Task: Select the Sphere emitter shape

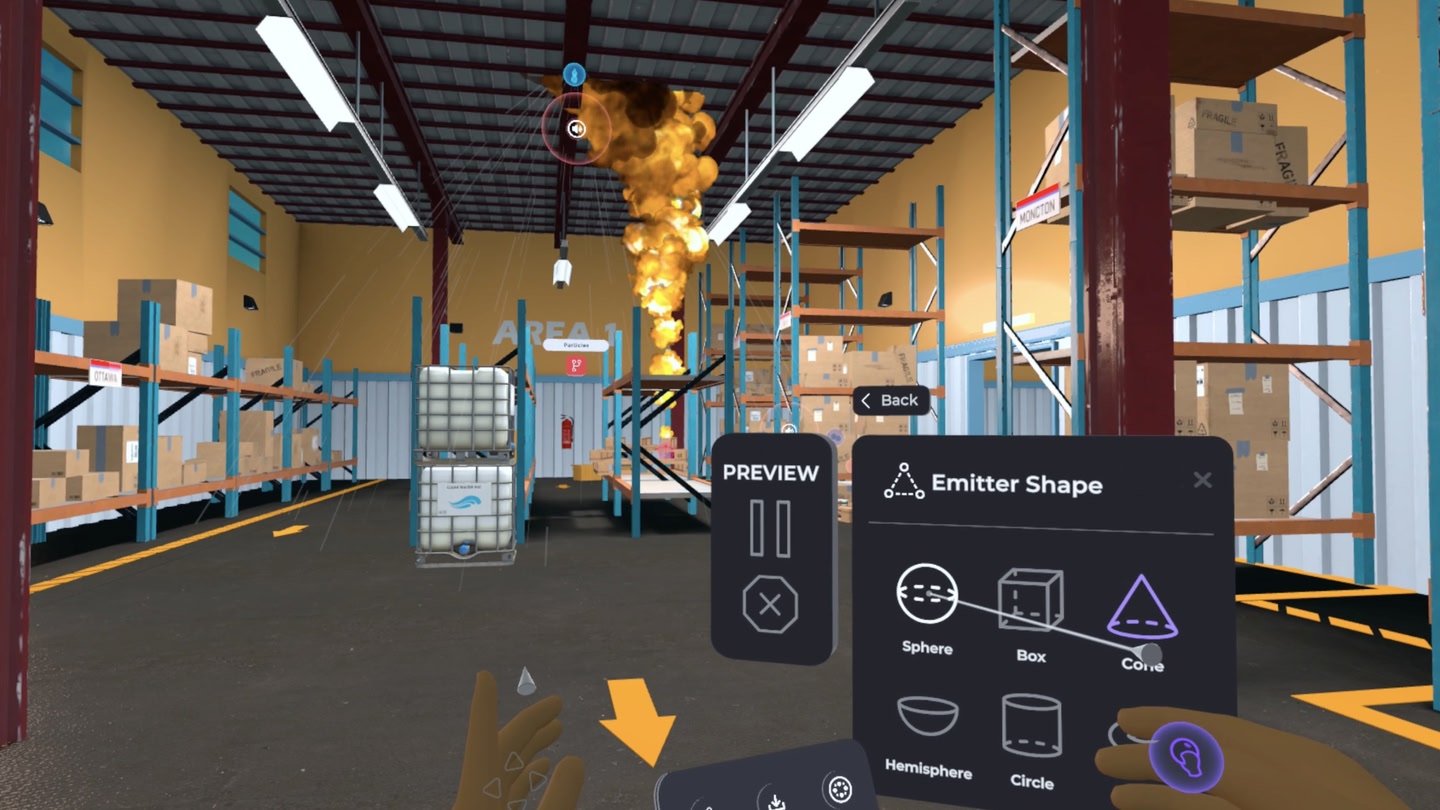Action: pos(927,596)
